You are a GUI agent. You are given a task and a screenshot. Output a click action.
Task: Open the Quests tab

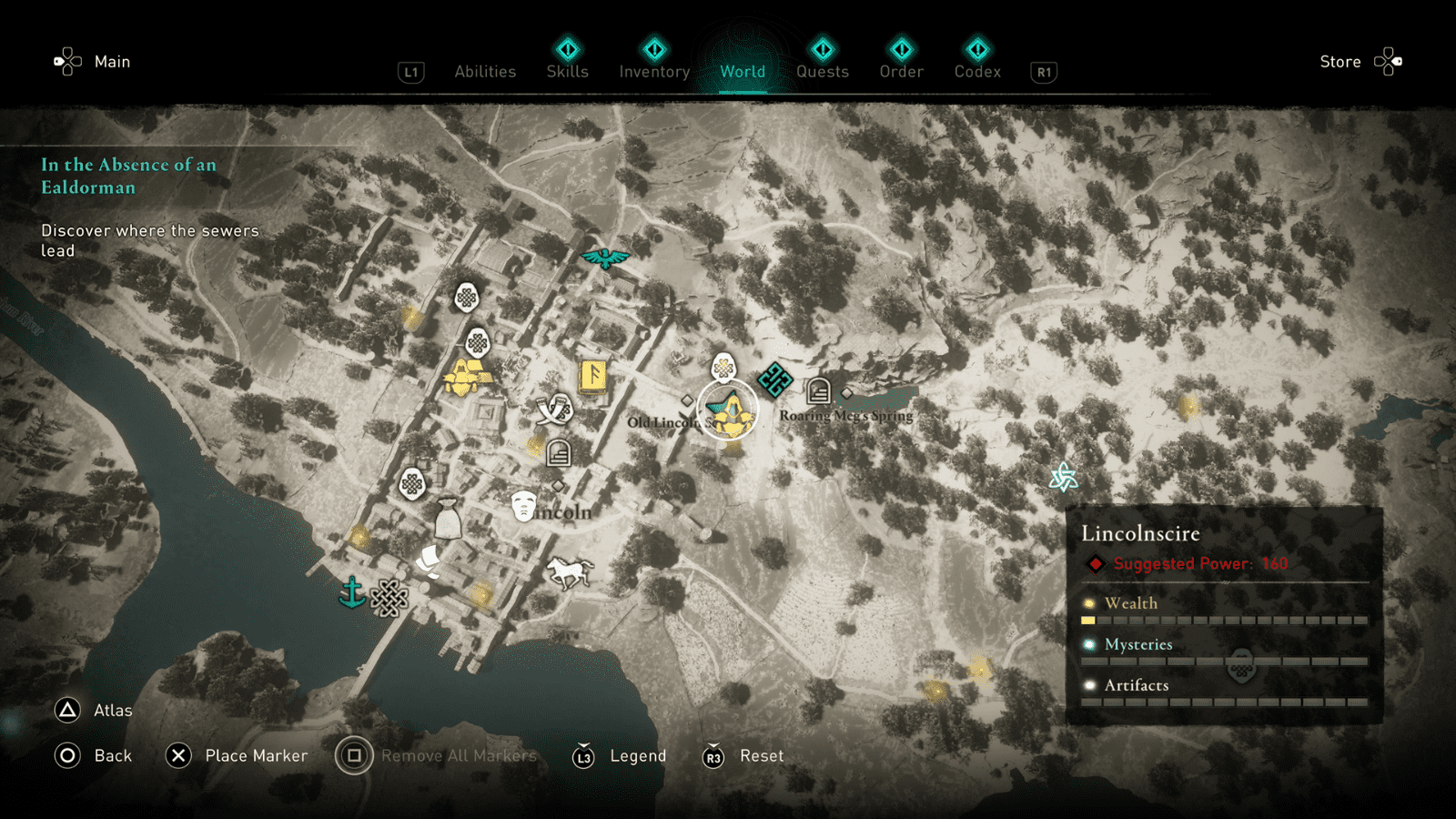pos(822,71)
